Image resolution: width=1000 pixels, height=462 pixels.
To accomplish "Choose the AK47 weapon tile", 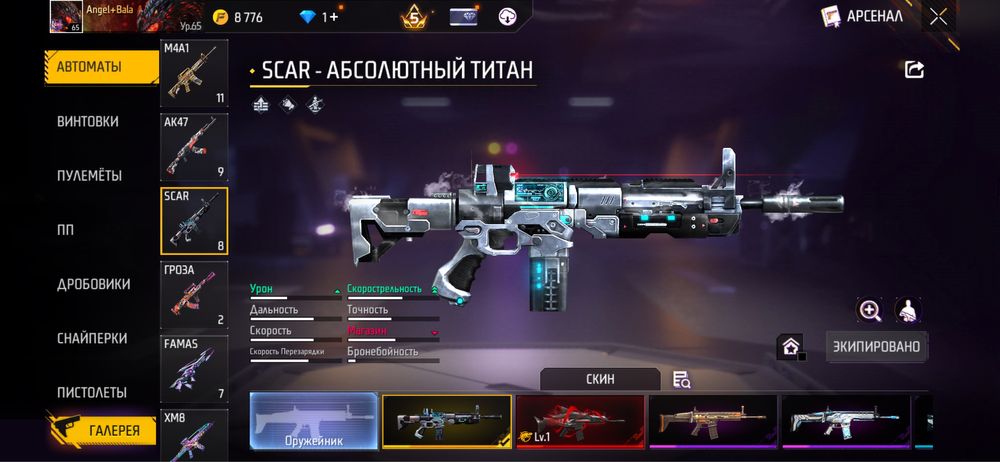I will click(x=194, y=146).
